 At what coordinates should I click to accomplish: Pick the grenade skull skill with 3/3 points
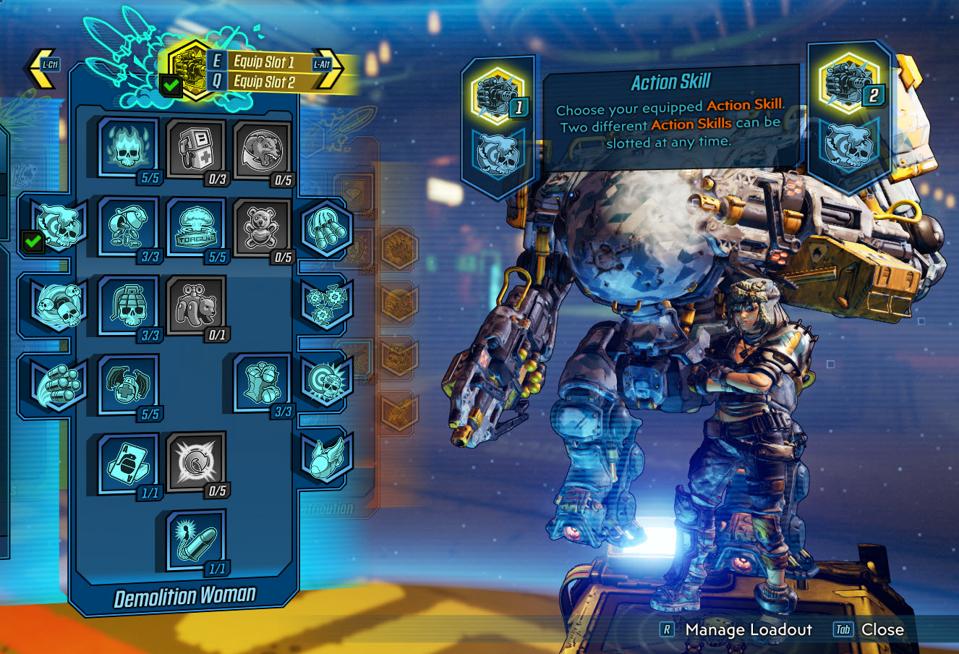pos(128,305)
